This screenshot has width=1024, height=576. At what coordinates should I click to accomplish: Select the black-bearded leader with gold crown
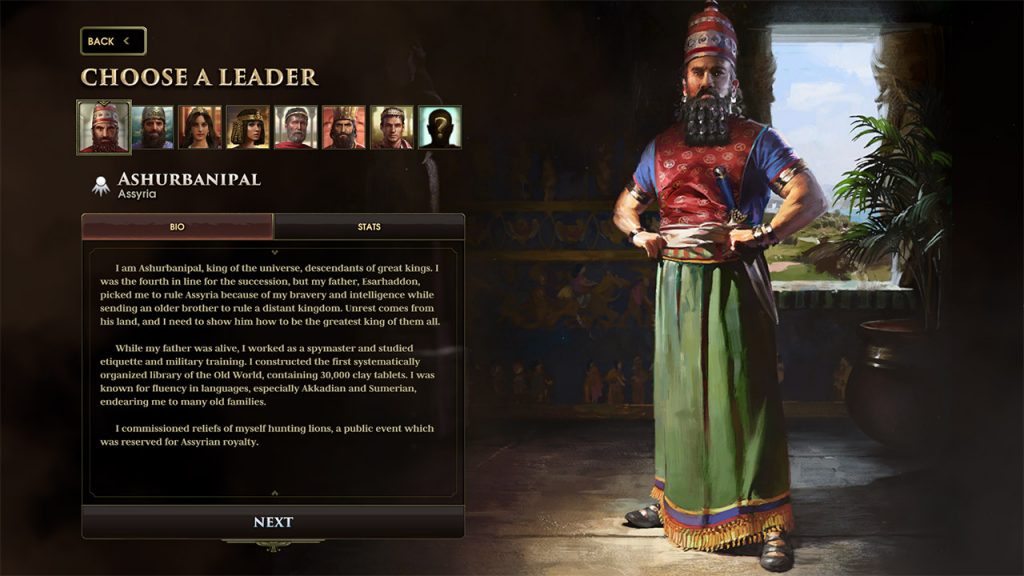pos(344,127)
